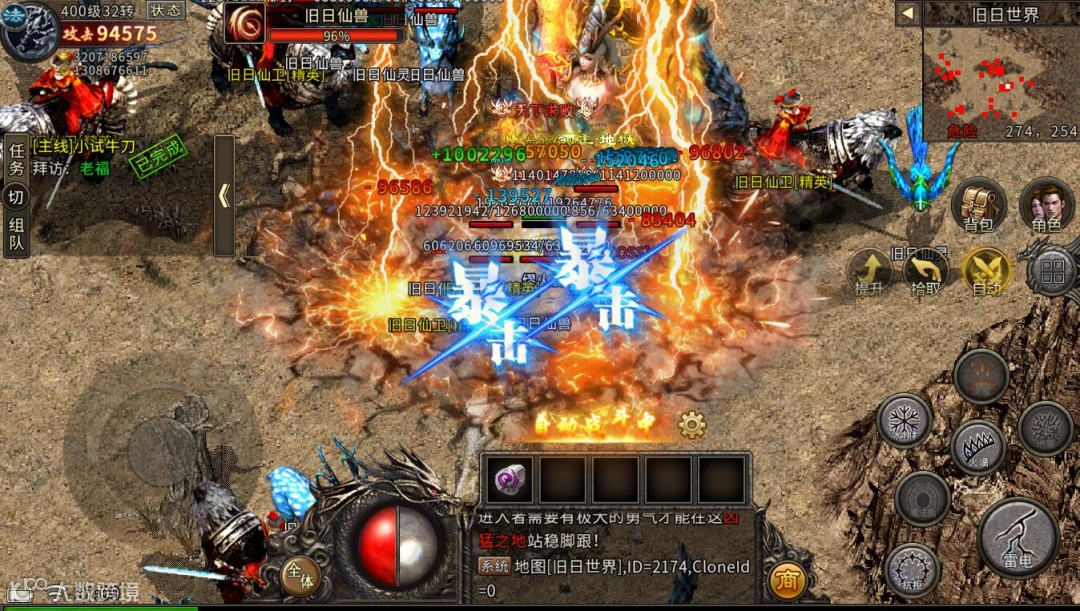Viewport: 1080px width, 611px height.
Task: Open auto-battle settings gear
Action: [x=692, y=425]
